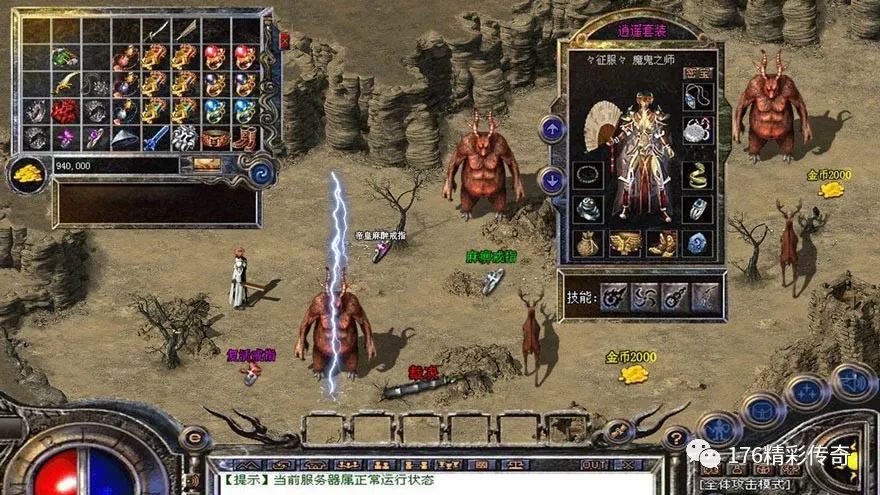The height and width of the screenshot is (495, 880).
Task: Select the red coral item in bag
Action: click(66, 111)
